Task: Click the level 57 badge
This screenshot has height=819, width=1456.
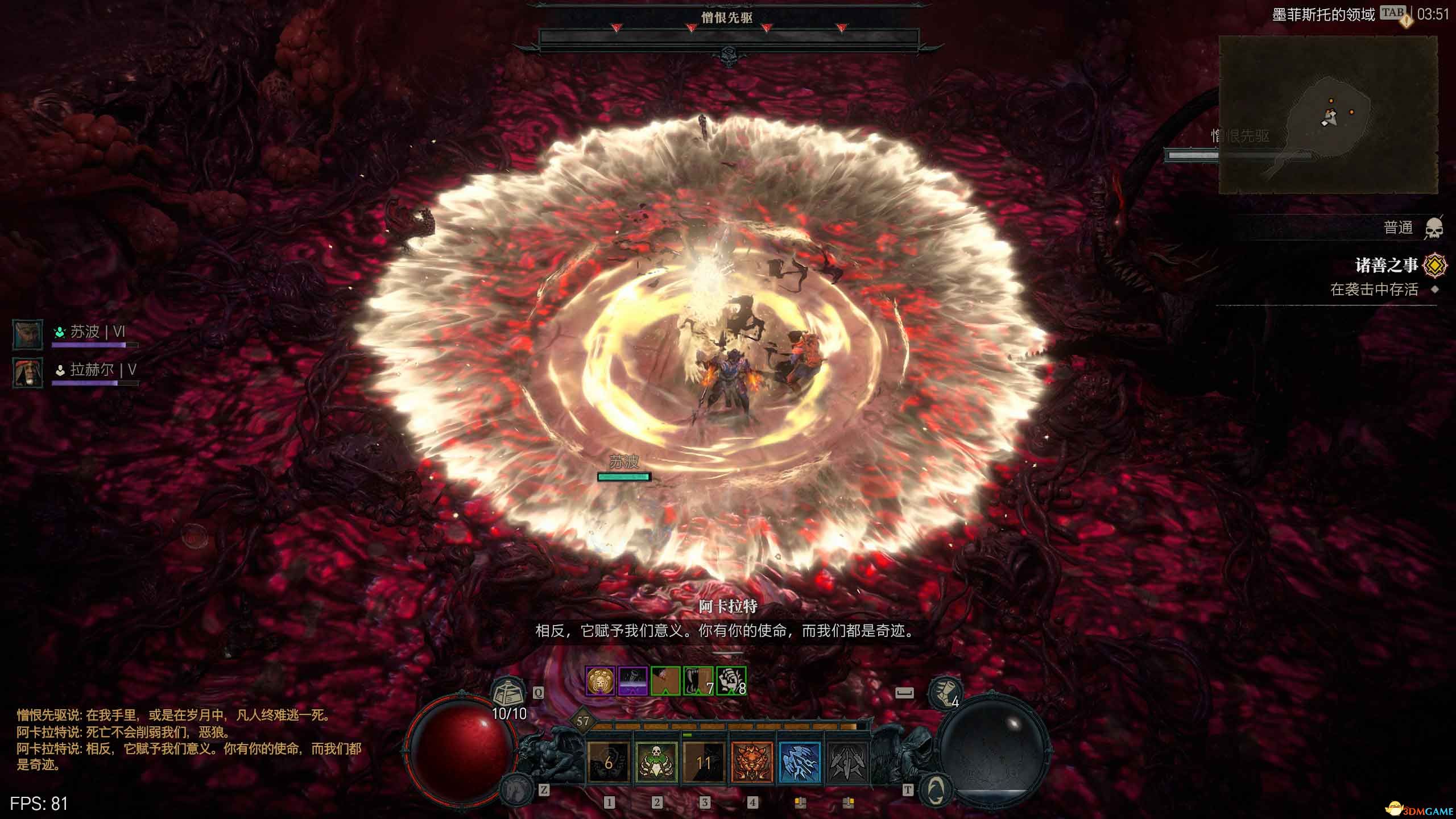Action: pos(583,722)
